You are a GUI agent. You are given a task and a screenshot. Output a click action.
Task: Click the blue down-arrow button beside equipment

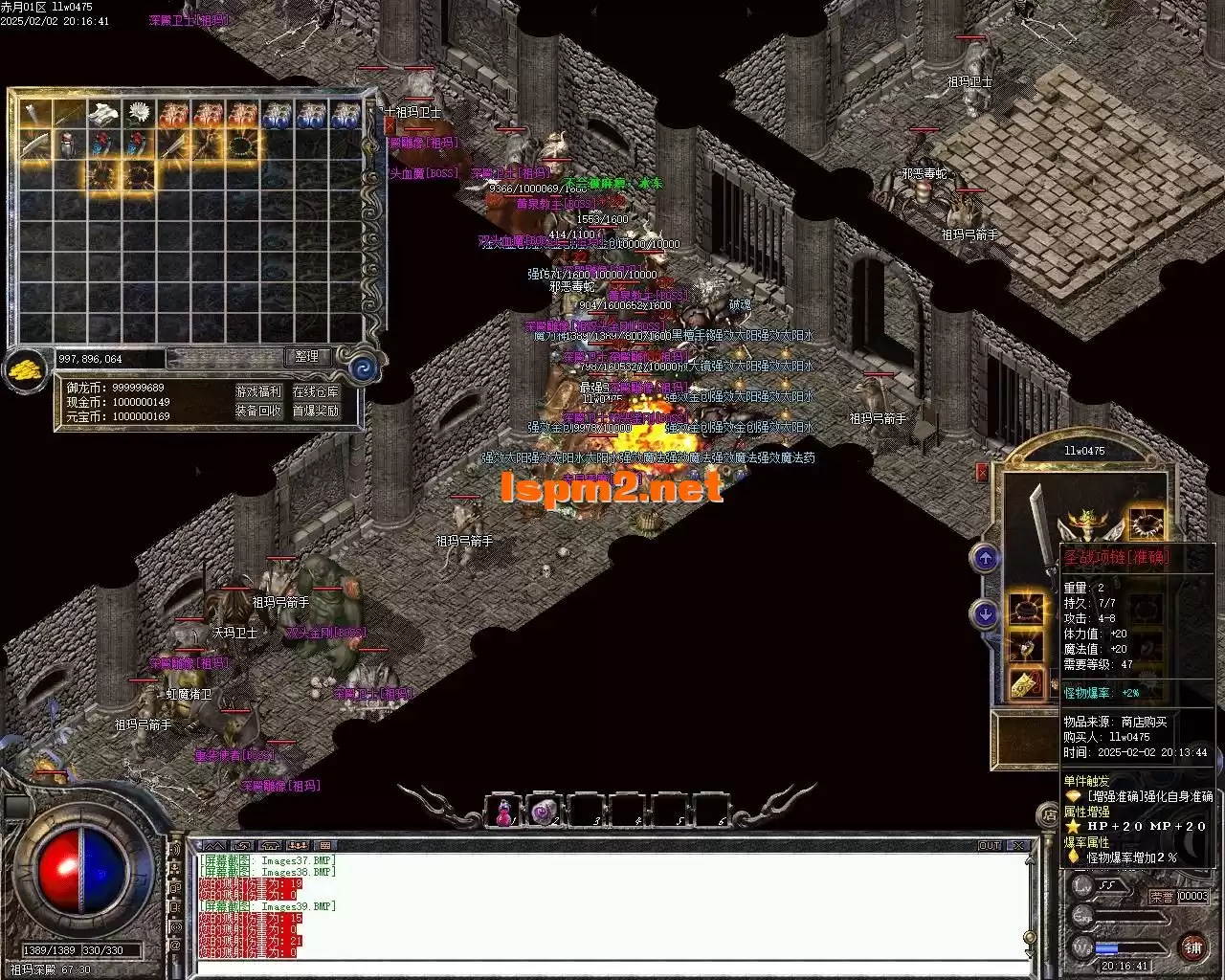click(987, 613)
